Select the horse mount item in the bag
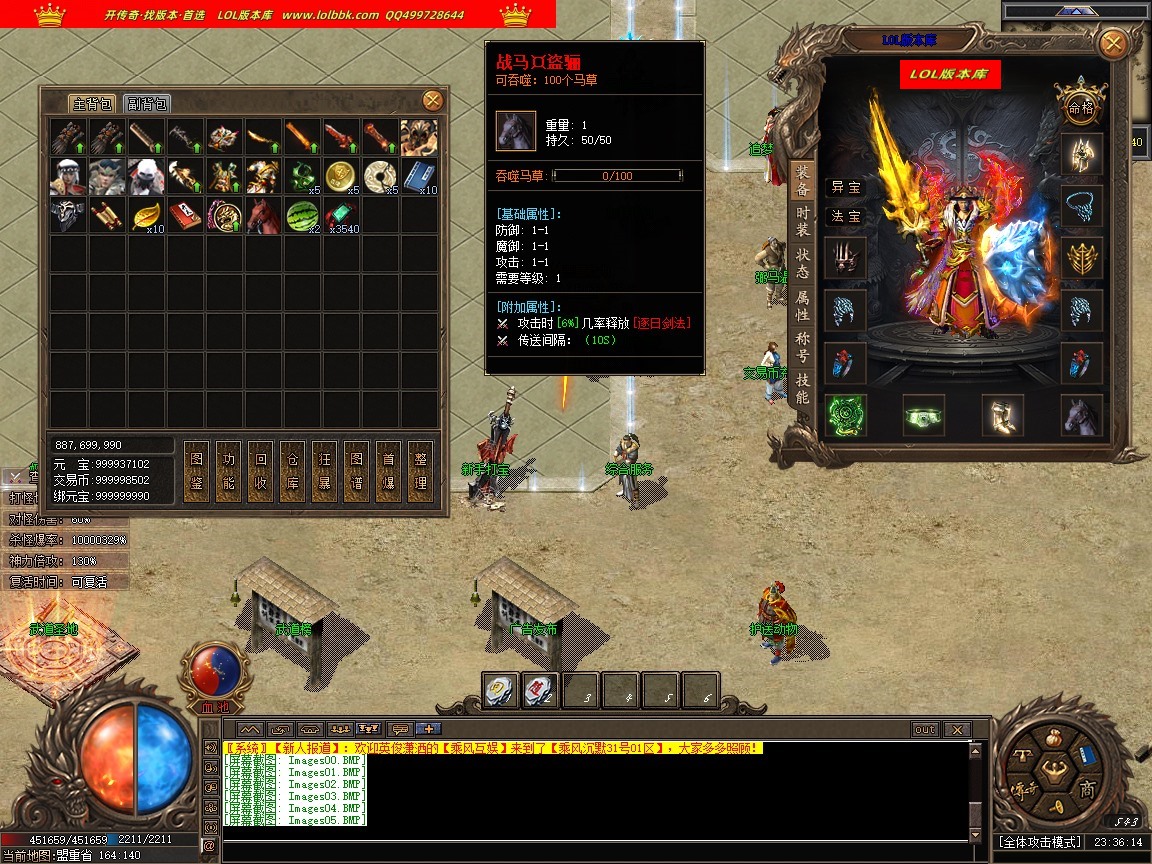This screenshot has width=1152, height=864. click(x=264, y=215)
